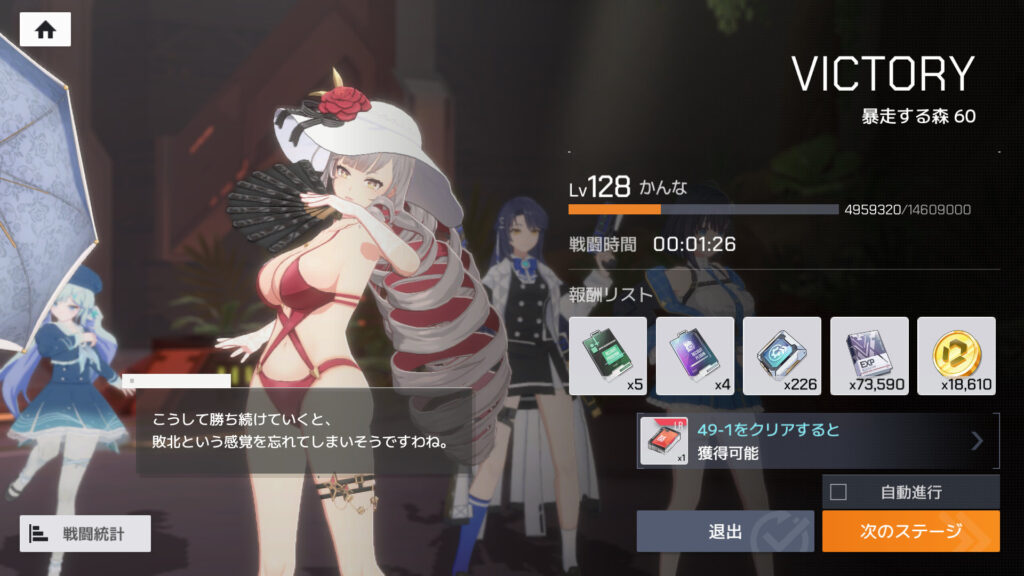The image size is (1024, 576).
Task: Proceed with 次のステージ button
Action: [x=910, y=531]
